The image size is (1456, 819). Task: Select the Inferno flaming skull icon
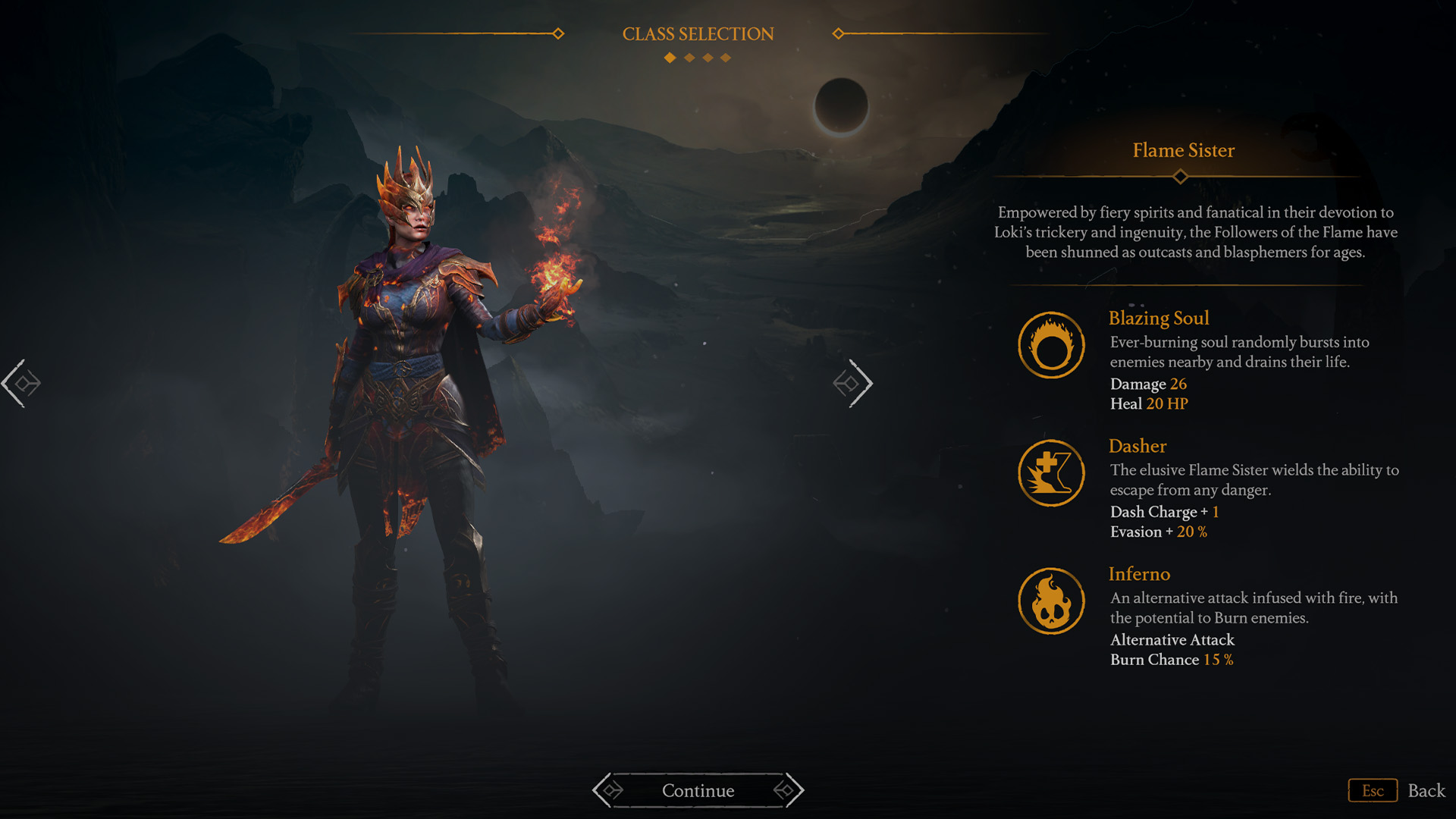click(x=1051, y=601)
